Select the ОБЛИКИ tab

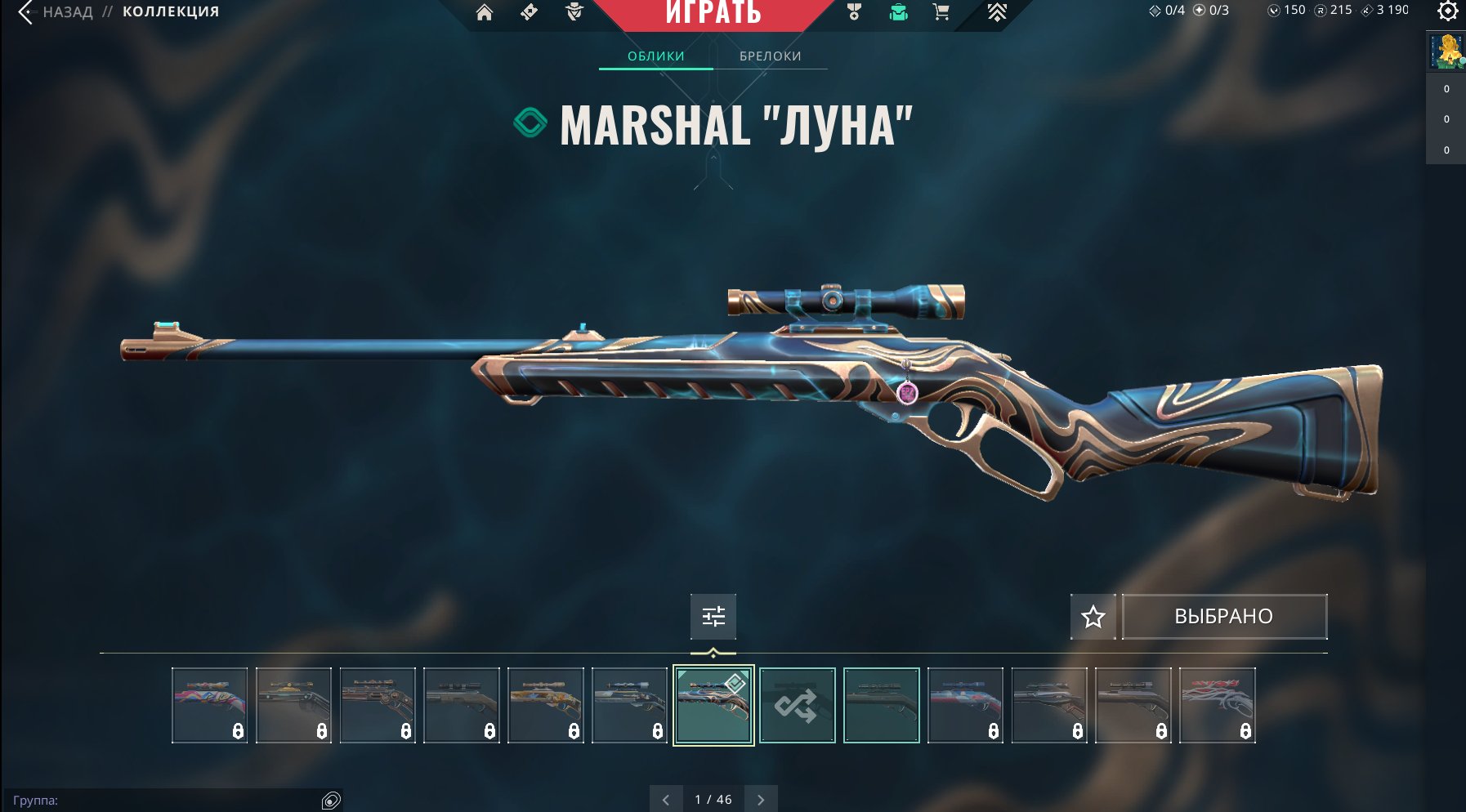click(655, 56)
